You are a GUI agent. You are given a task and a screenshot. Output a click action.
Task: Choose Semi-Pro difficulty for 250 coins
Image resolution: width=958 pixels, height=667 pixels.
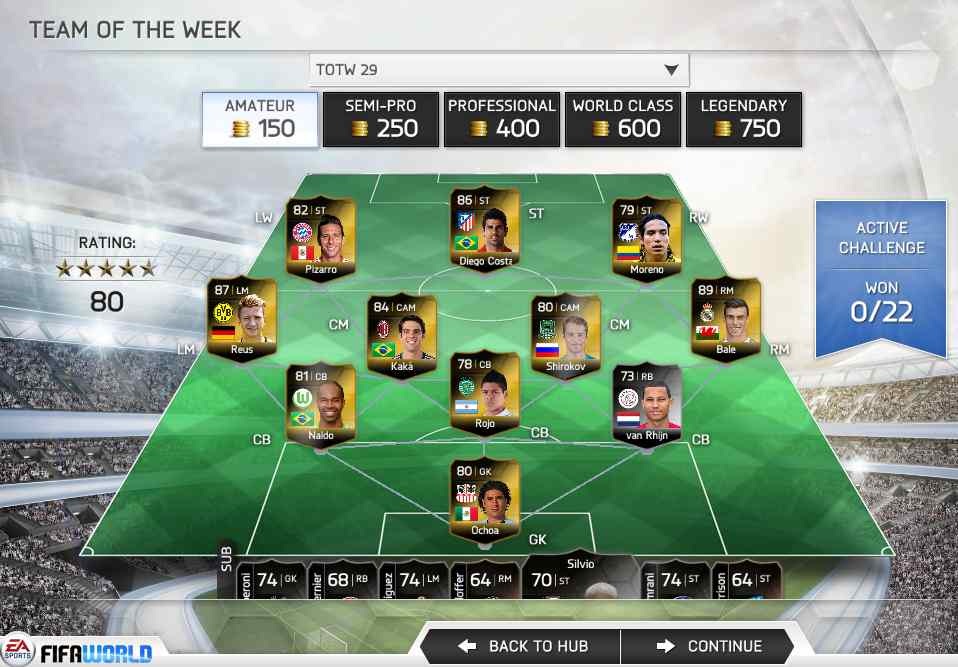[380, 119]
